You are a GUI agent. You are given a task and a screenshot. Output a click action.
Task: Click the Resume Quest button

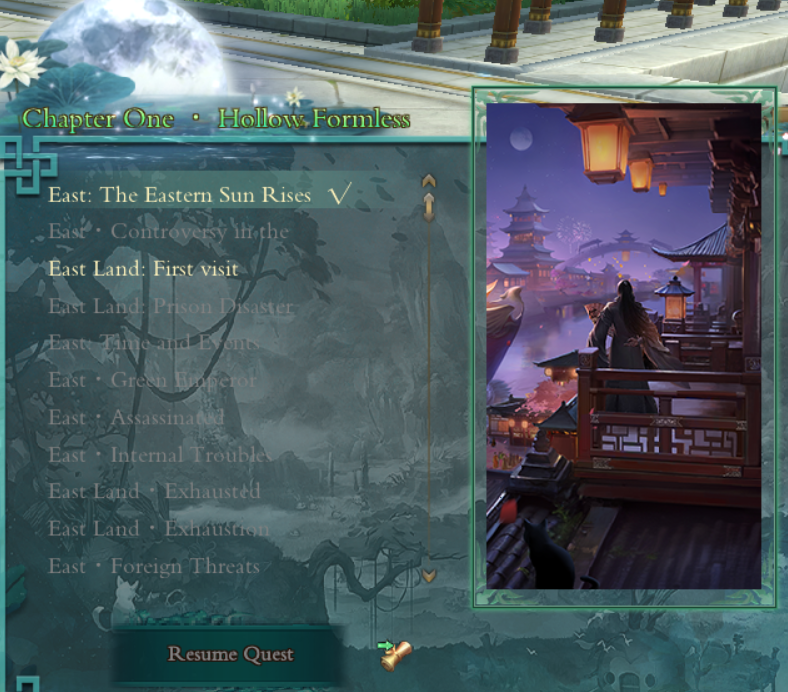coord(230,655)
